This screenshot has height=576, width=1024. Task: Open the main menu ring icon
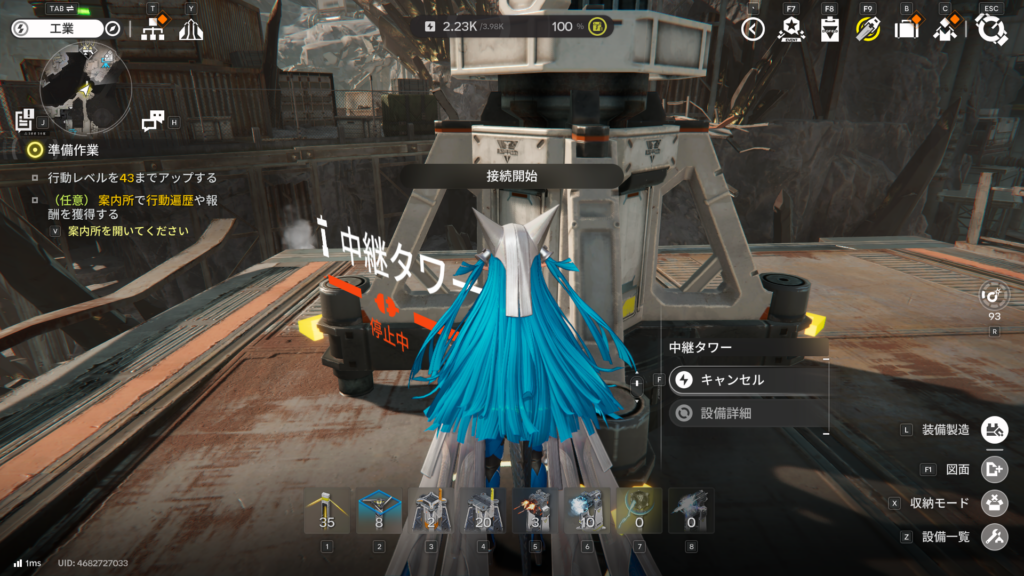pyautogui.click(x=991, y=30)
